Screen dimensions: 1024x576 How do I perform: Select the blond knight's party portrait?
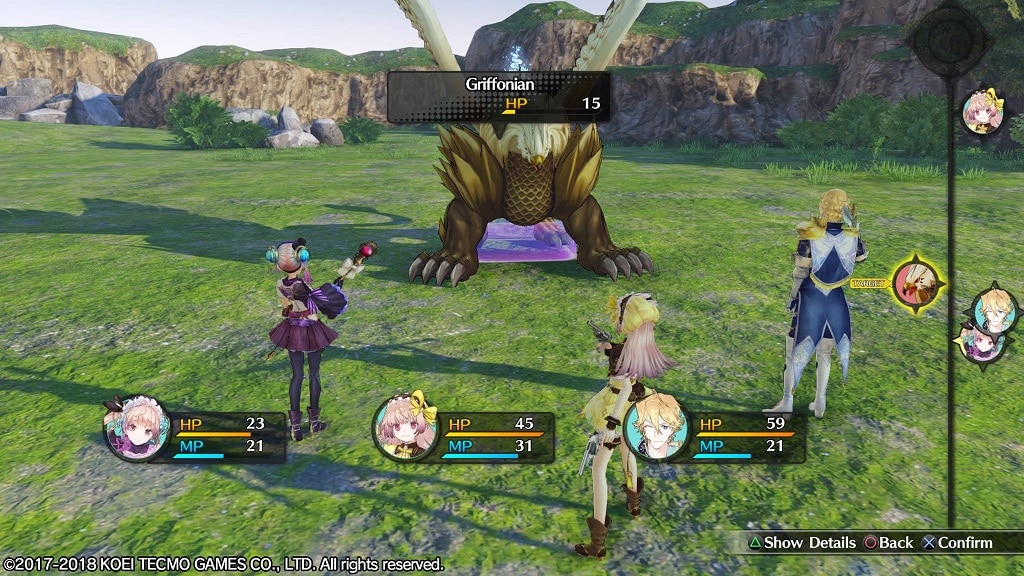point(657,428)
